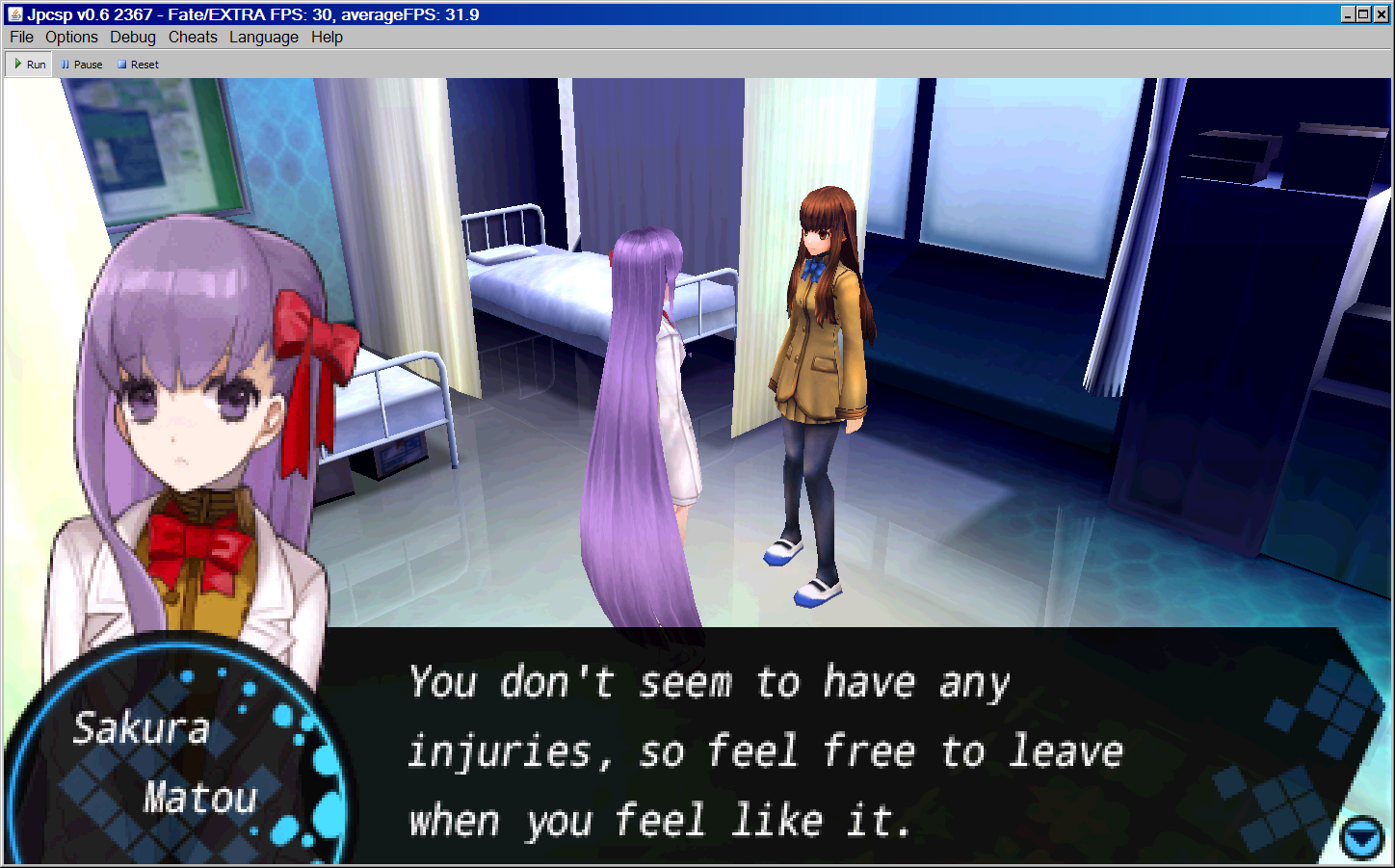Minimize the Jpcsp window
The height and width of the screenshot is (868, 1395).
(1348, 13)
